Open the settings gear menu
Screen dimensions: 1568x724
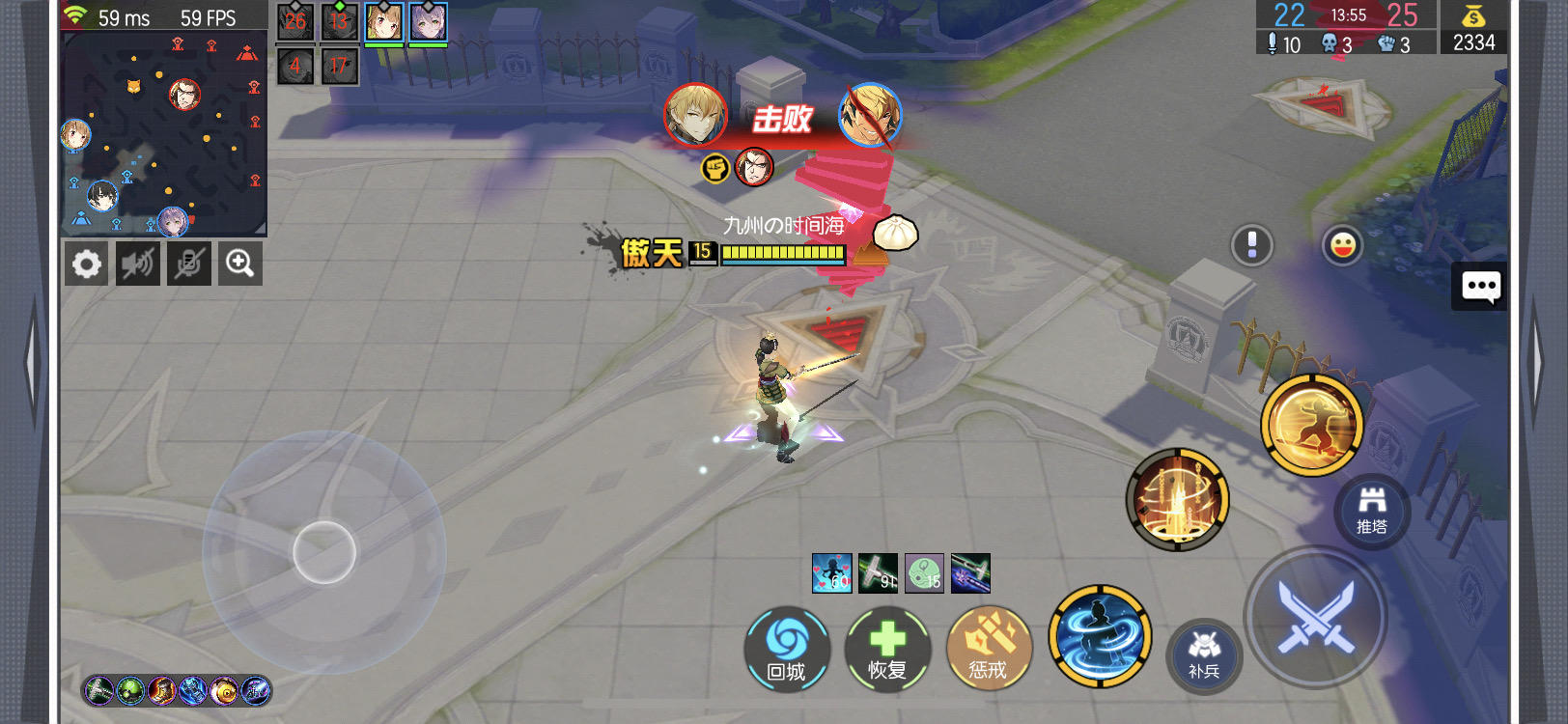(x=86, y=263)
